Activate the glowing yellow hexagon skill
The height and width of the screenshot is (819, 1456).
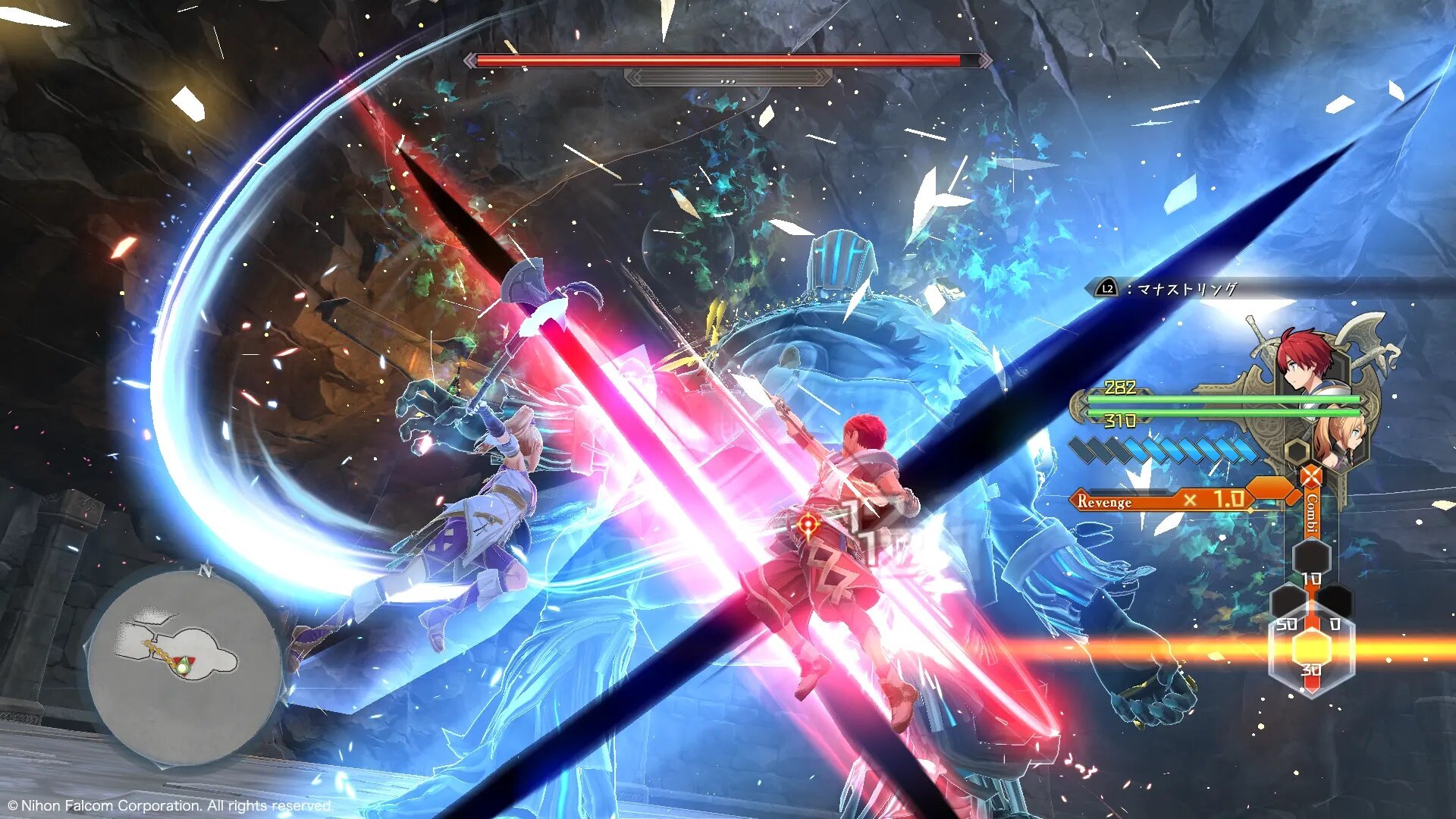point(1311,648)
